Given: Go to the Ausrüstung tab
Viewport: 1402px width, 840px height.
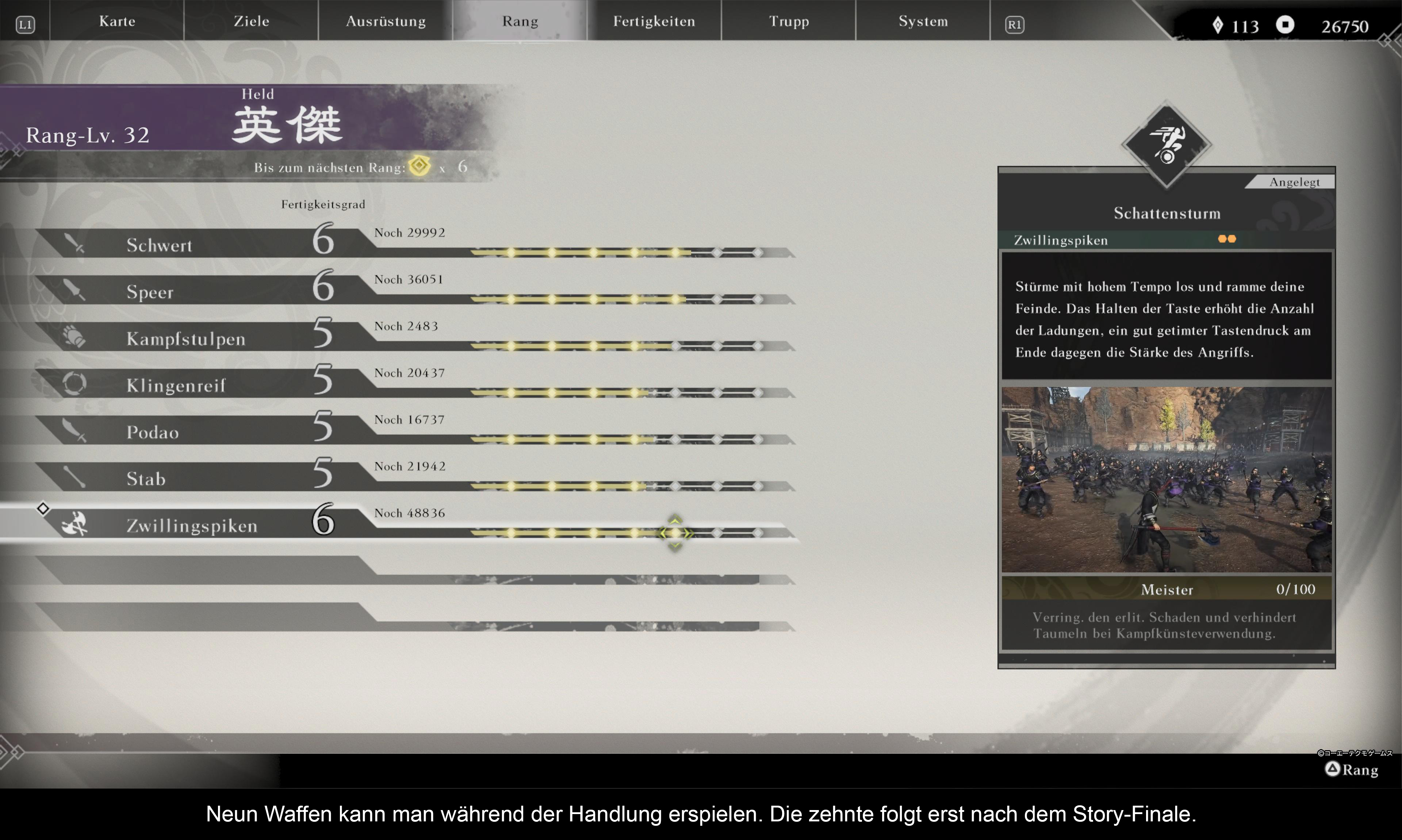Looking at the screenshot, I should coord(386,22).
